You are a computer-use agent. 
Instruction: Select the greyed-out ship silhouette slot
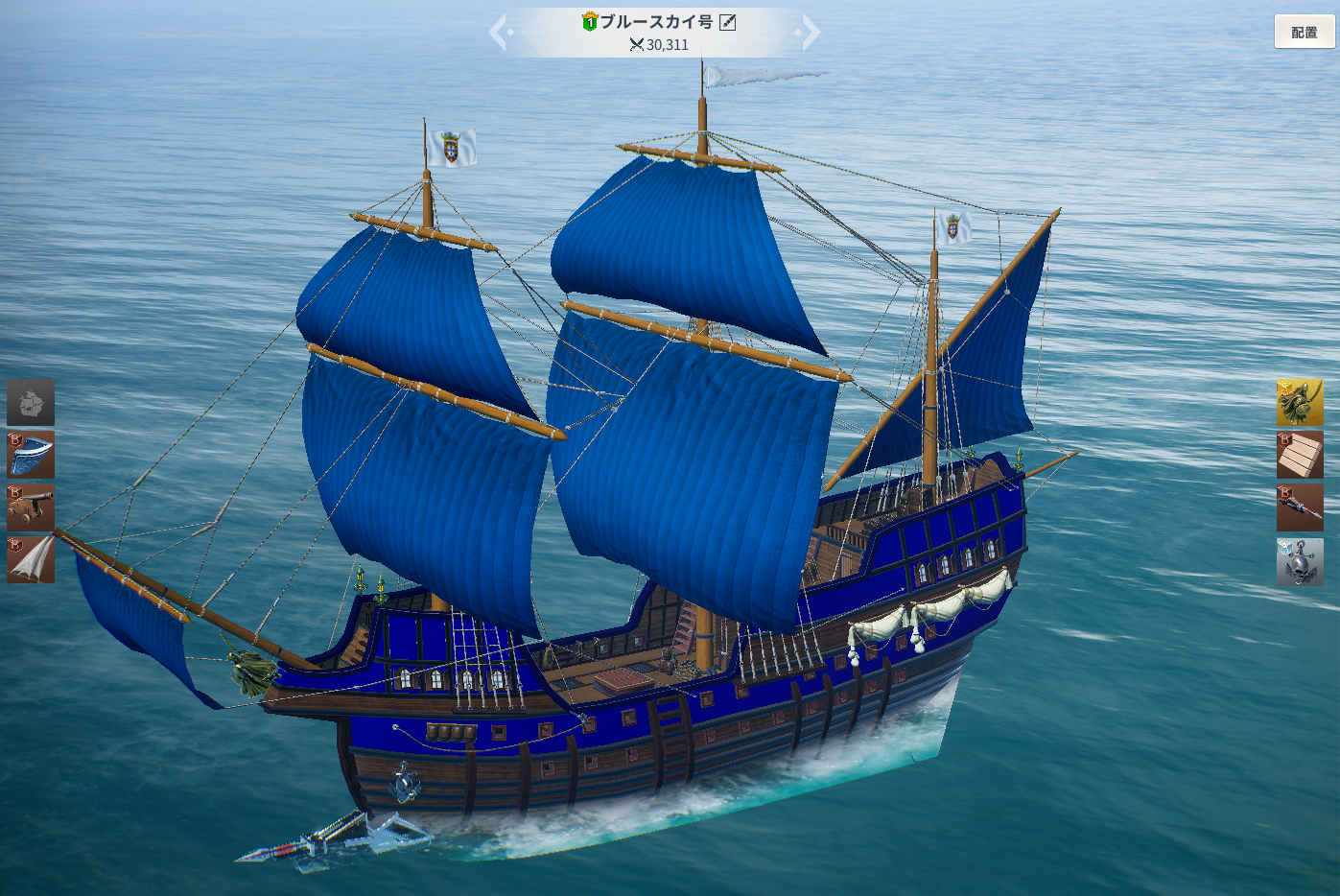pos(31,402)
